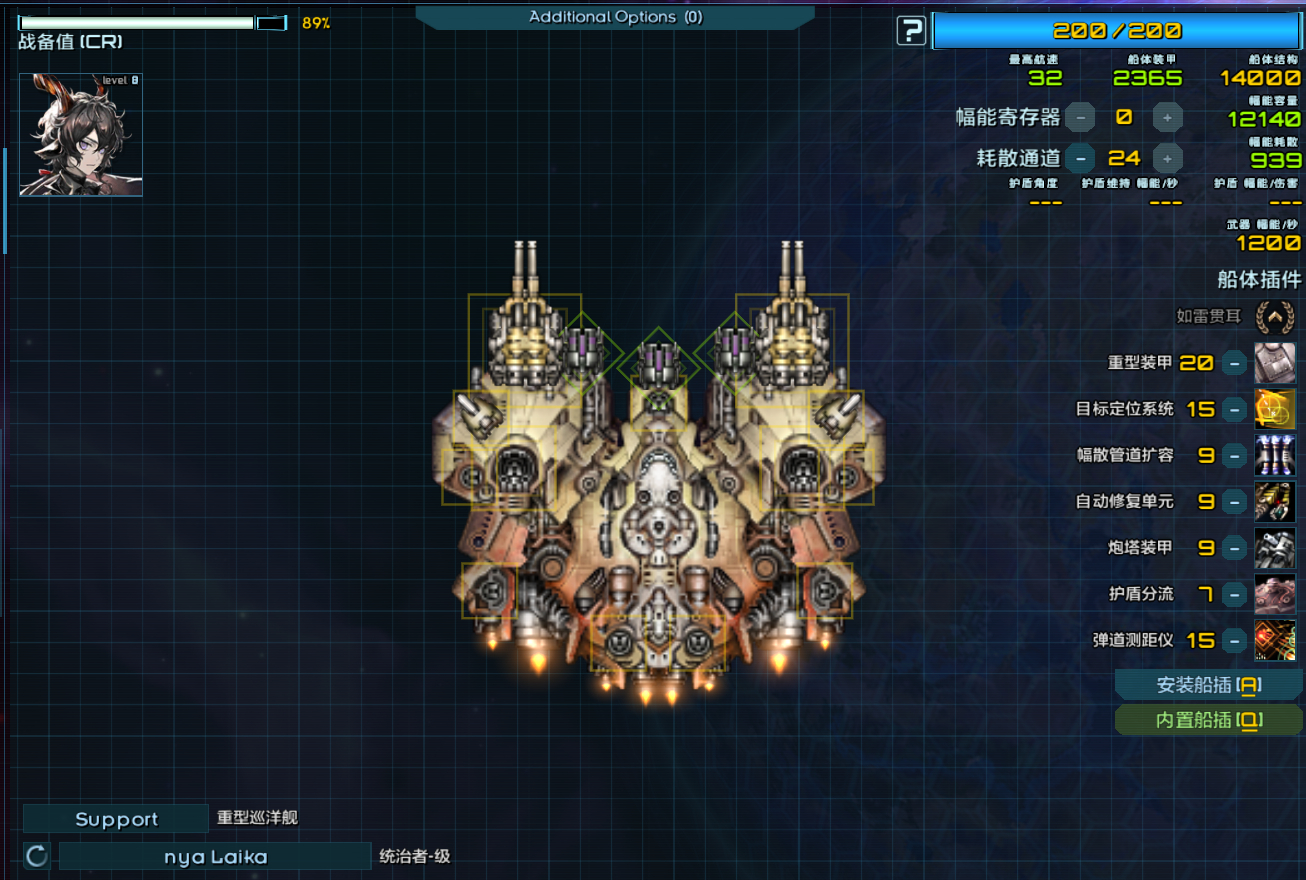The height and width of the screenshot is (880, 1306).
Task: Open the 安装船插 hullmod installer
Action: (1209, 685)
